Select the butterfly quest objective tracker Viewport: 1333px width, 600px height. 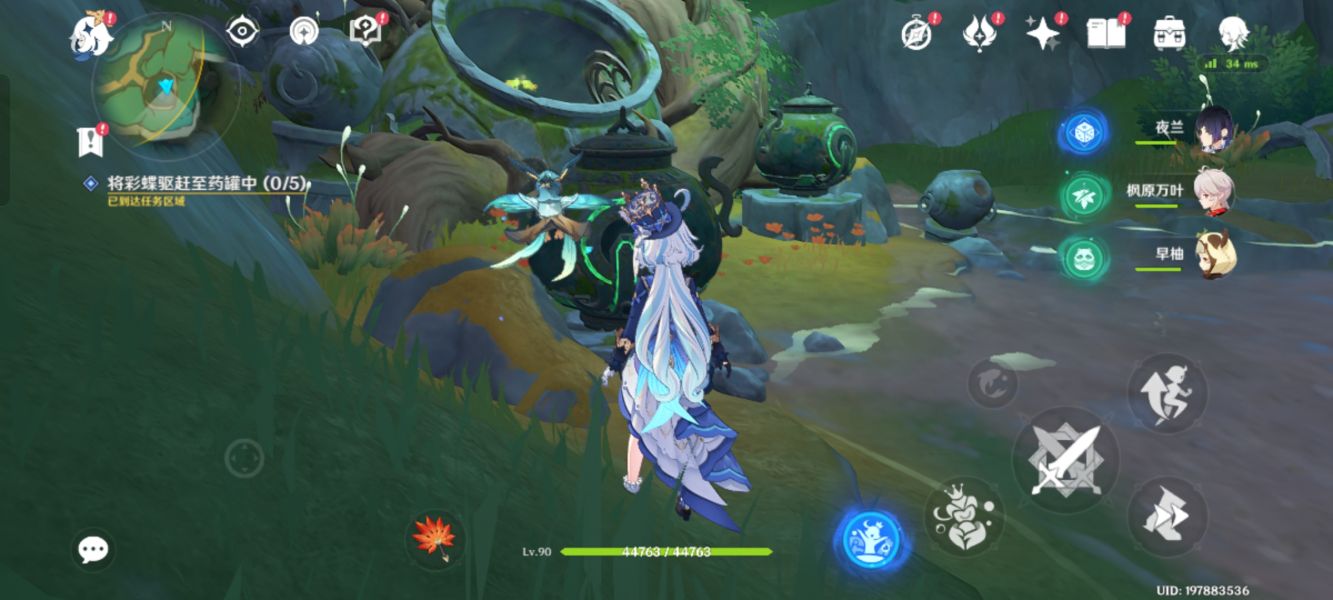pyautogui.click(x=207, y=184)
